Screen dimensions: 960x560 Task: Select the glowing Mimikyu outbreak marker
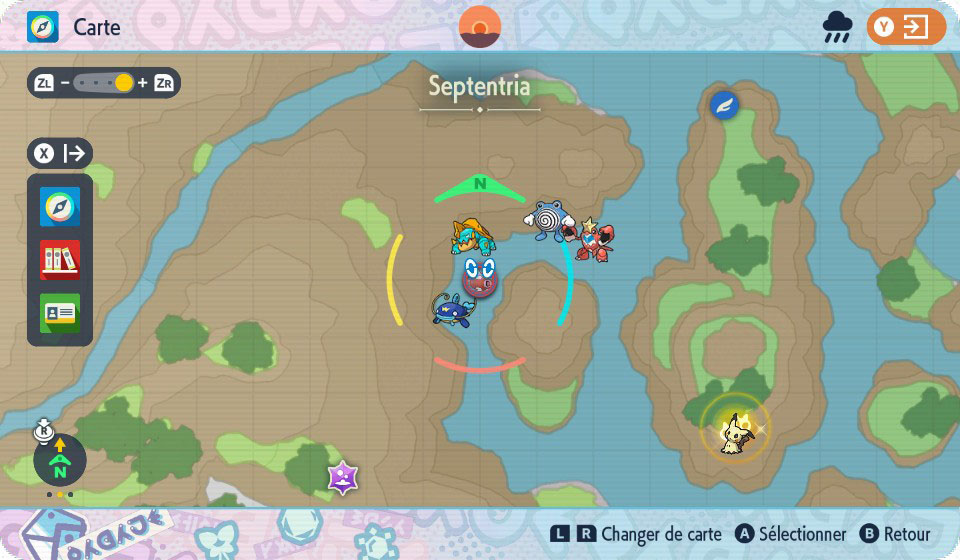coord(735,429)
